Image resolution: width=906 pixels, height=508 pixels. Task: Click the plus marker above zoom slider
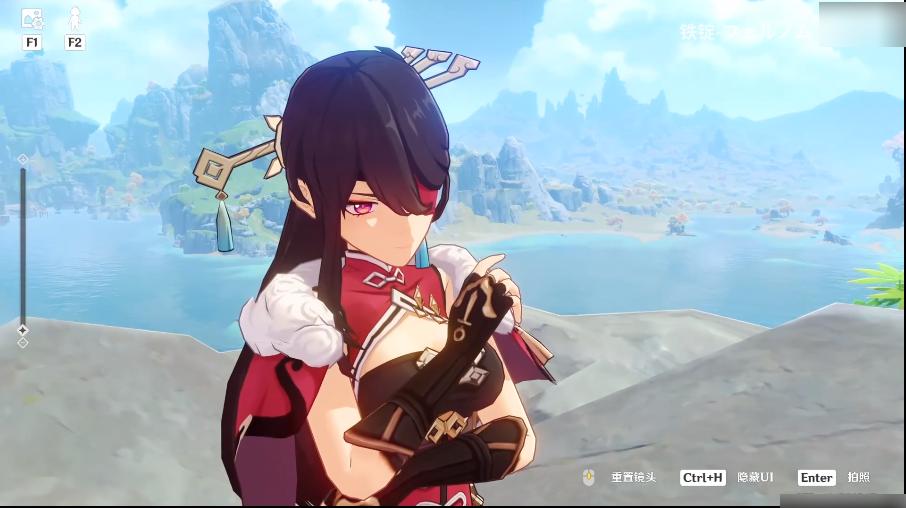pos(23,158)
